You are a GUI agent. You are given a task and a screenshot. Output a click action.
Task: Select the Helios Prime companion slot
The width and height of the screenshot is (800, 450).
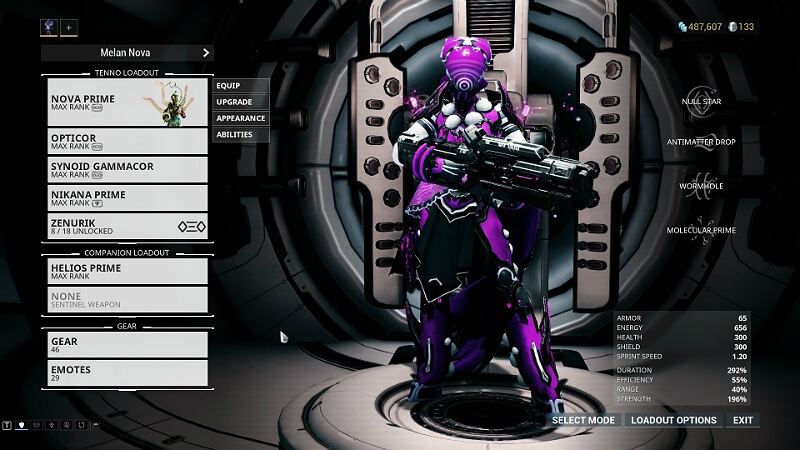point(127,270)
